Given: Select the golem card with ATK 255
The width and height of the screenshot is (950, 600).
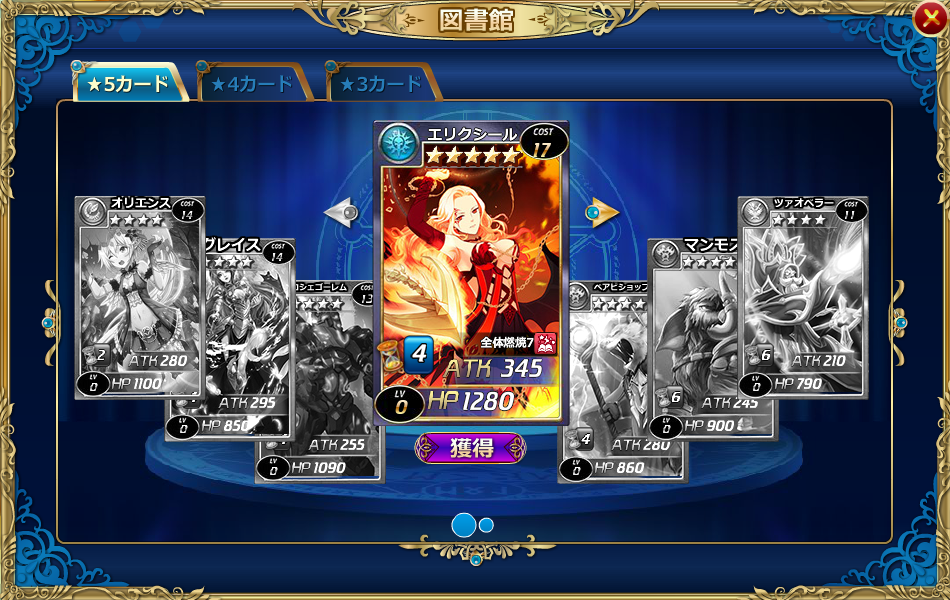Looking at the screenshot, I should [x=320, y=380].
